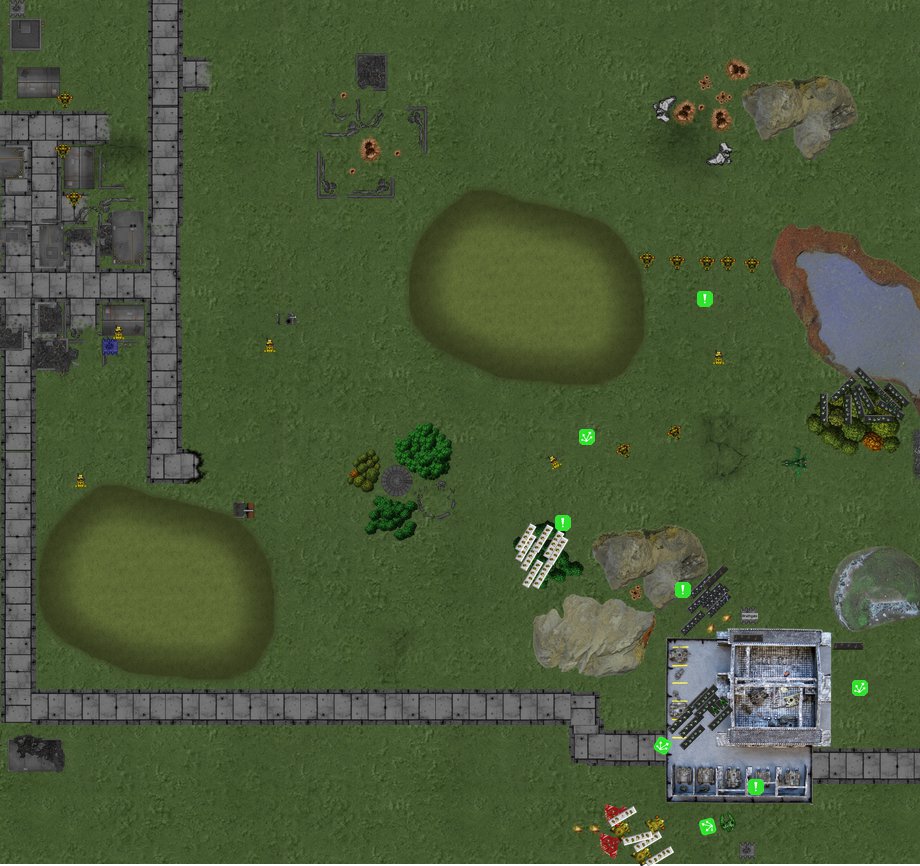Select the exclamation marker below the five yellow units
The height and width of the screenshot is (866, 920).
(704, 299)
